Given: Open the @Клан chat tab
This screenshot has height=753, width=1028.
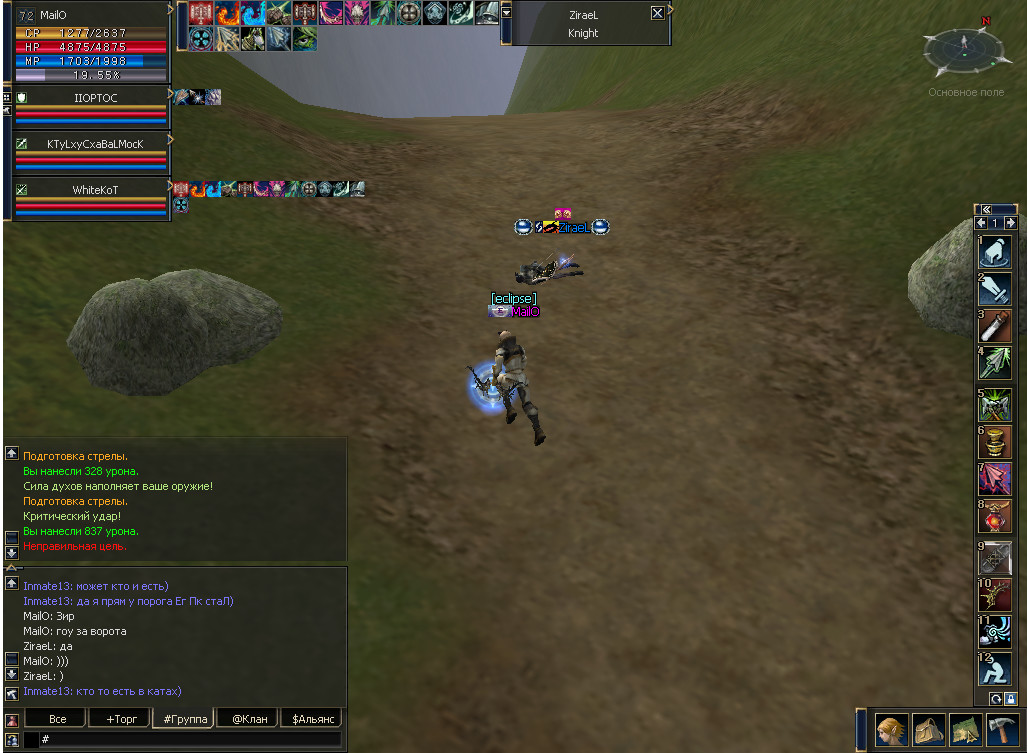Looking at the screenshot, I should click(249, 719).
